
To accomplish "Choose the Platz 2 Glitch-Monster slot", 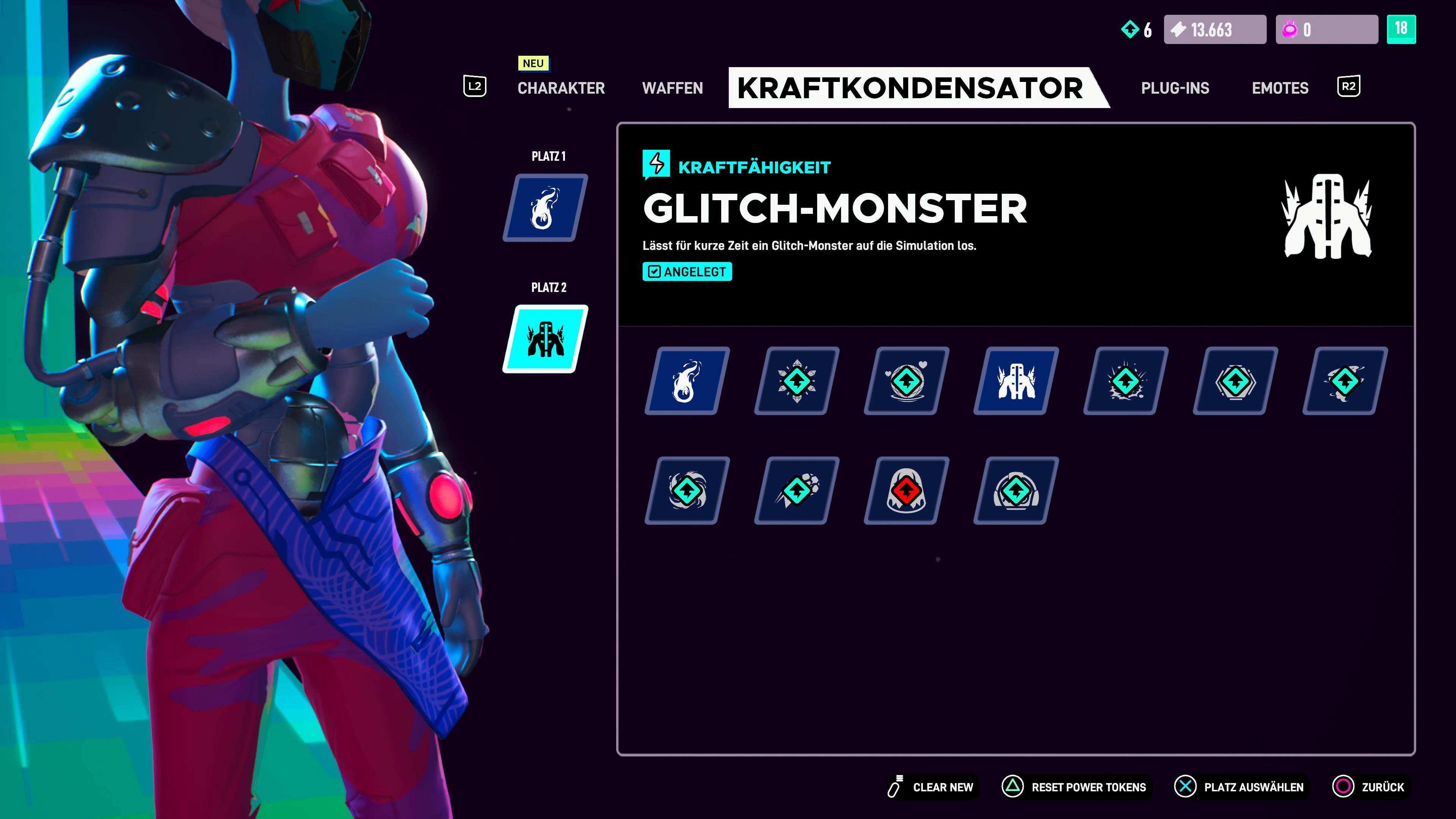I will (545, 339).
